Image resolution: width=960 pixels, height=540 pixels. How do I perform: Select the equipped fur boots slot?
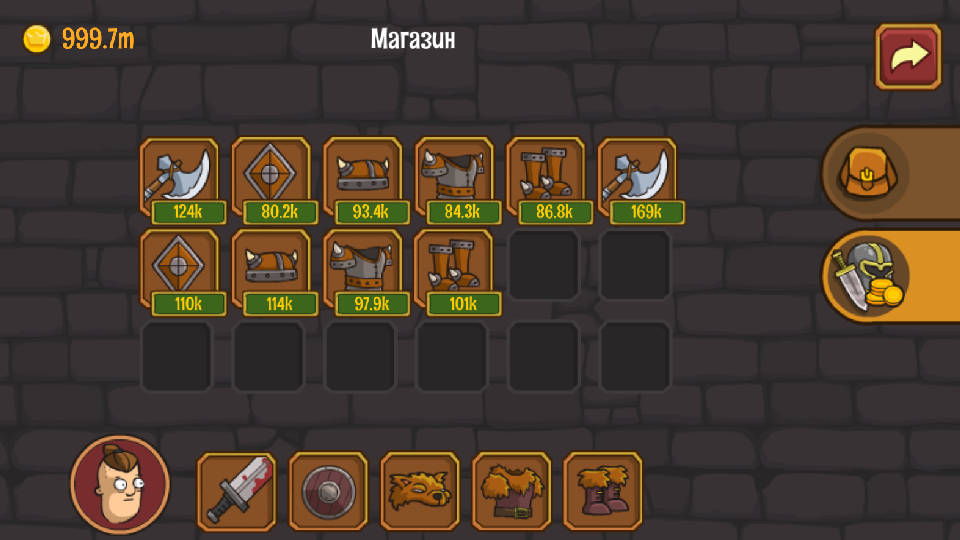(x=603, y=491)
